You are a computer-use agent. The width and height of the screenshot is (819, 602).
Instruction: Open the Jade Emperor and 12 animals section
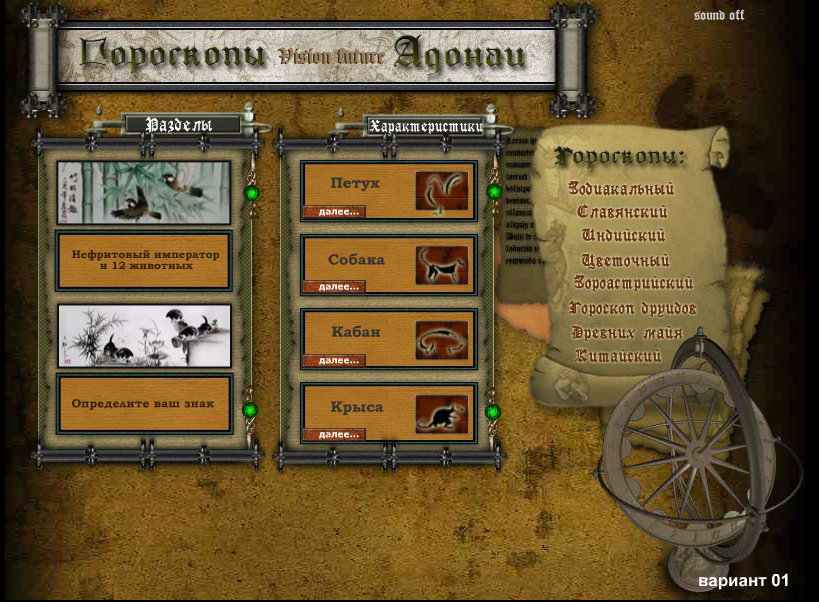coord(145,260)
